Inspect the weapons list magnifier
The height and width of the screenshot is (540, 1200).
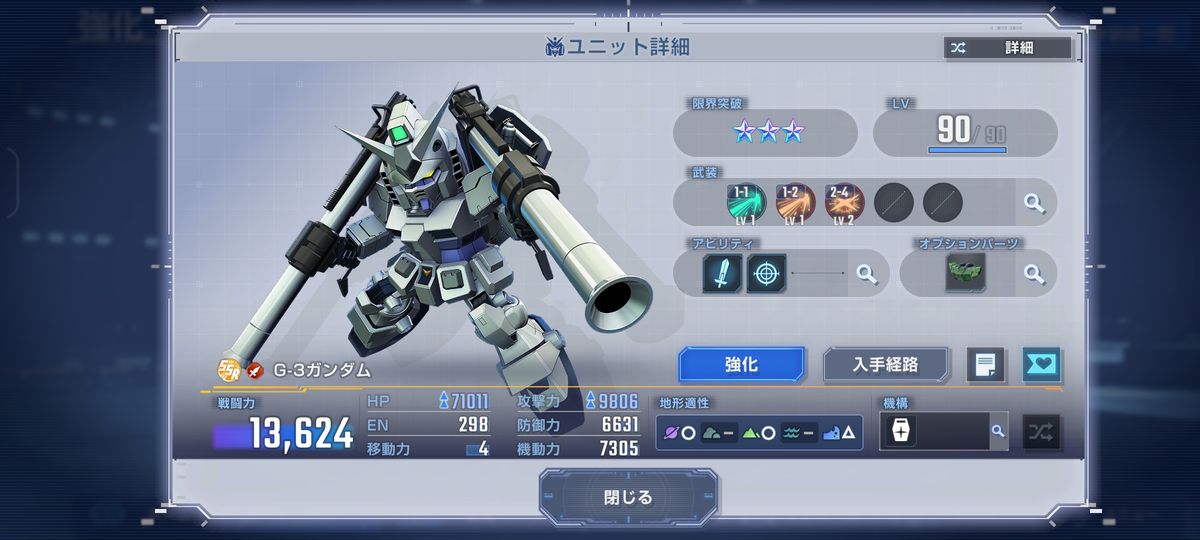tap(1034, 203)
